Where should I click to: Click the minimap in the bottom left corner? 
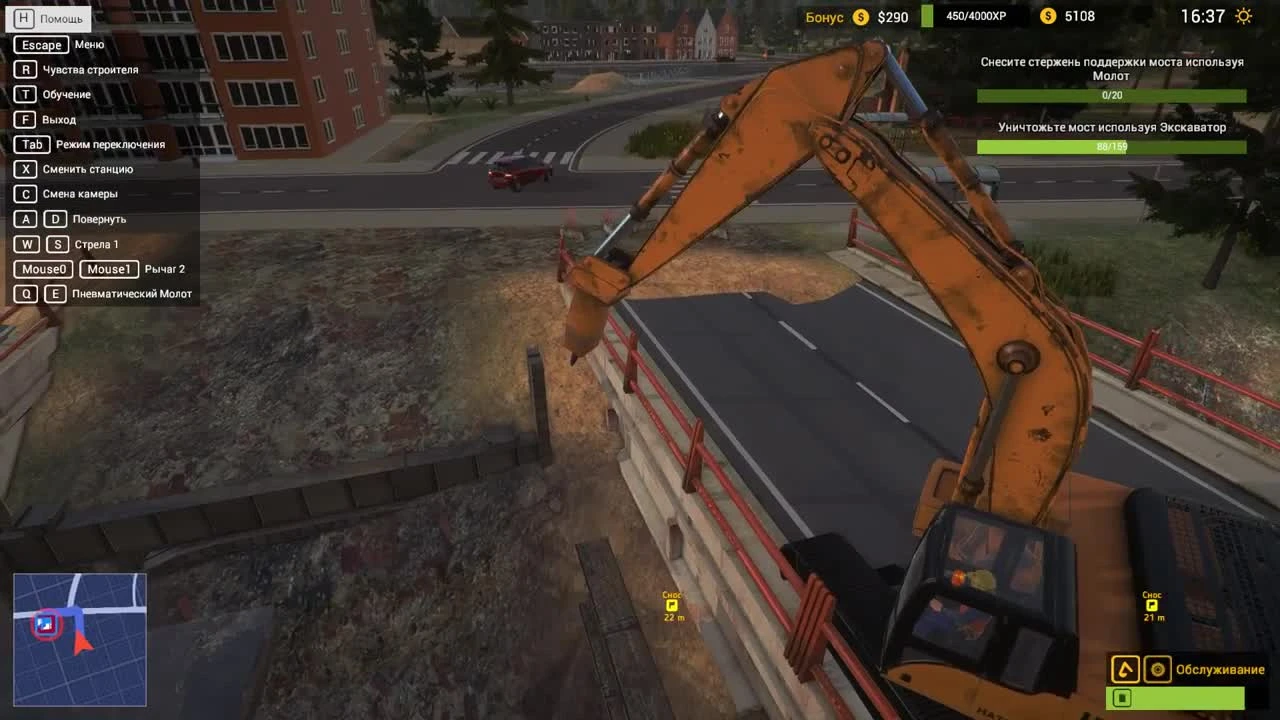tap(79, 639)
